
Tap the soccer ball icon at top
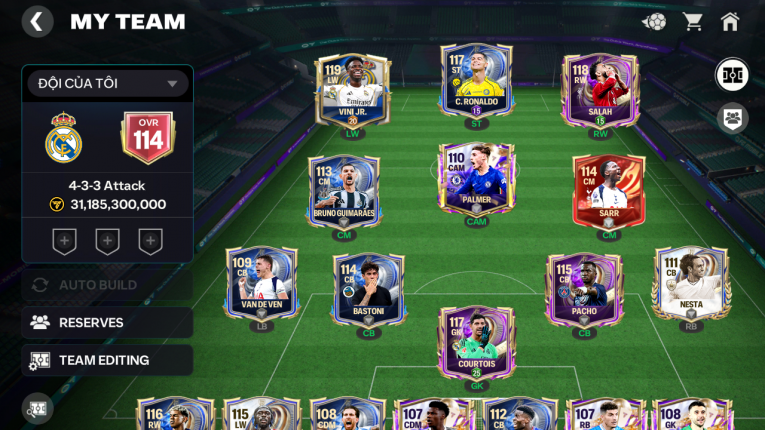coord(654,21)
